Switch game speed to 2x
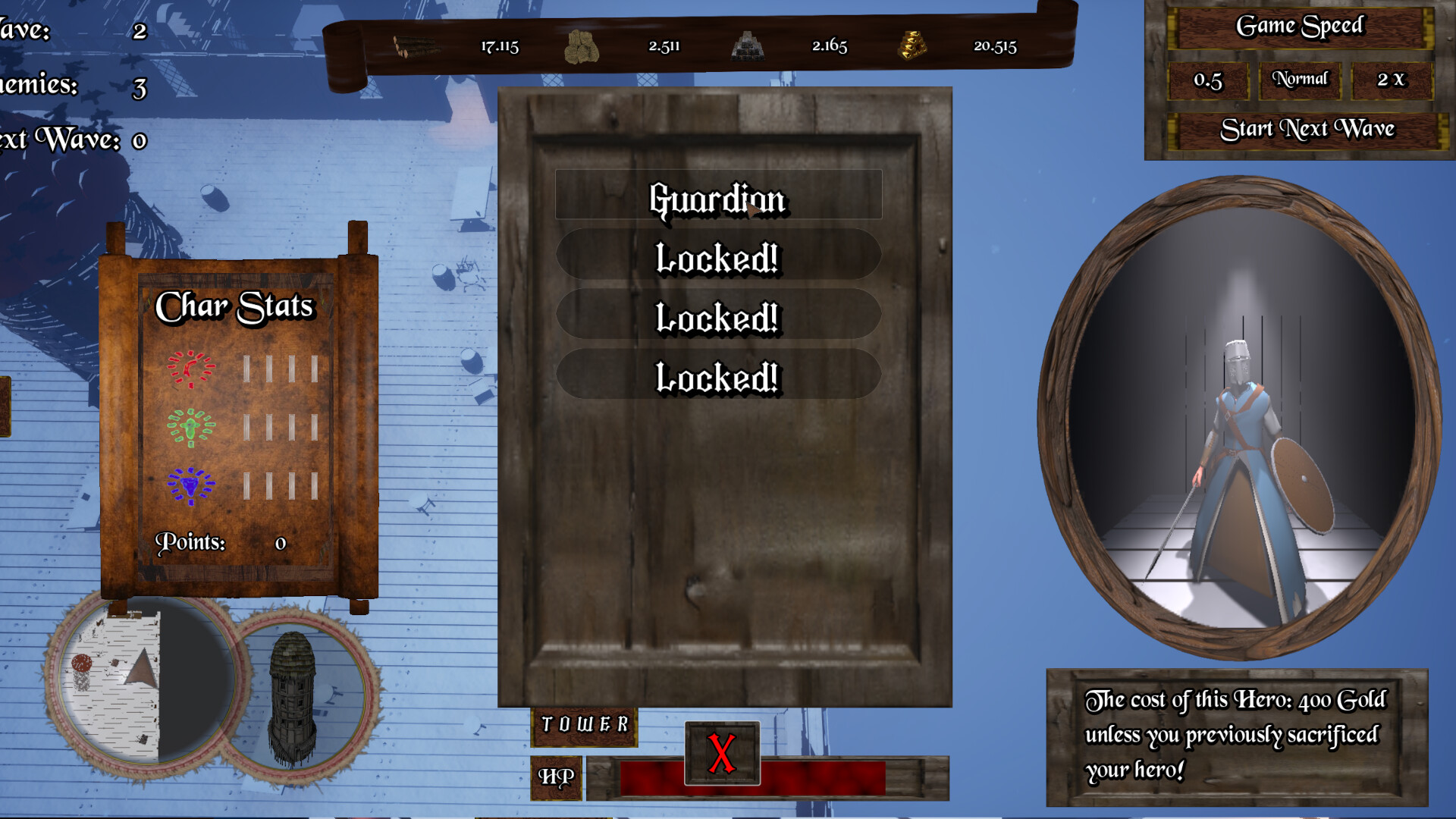The height and width of the screenshot is (819, 1456). coord(1392,79)
